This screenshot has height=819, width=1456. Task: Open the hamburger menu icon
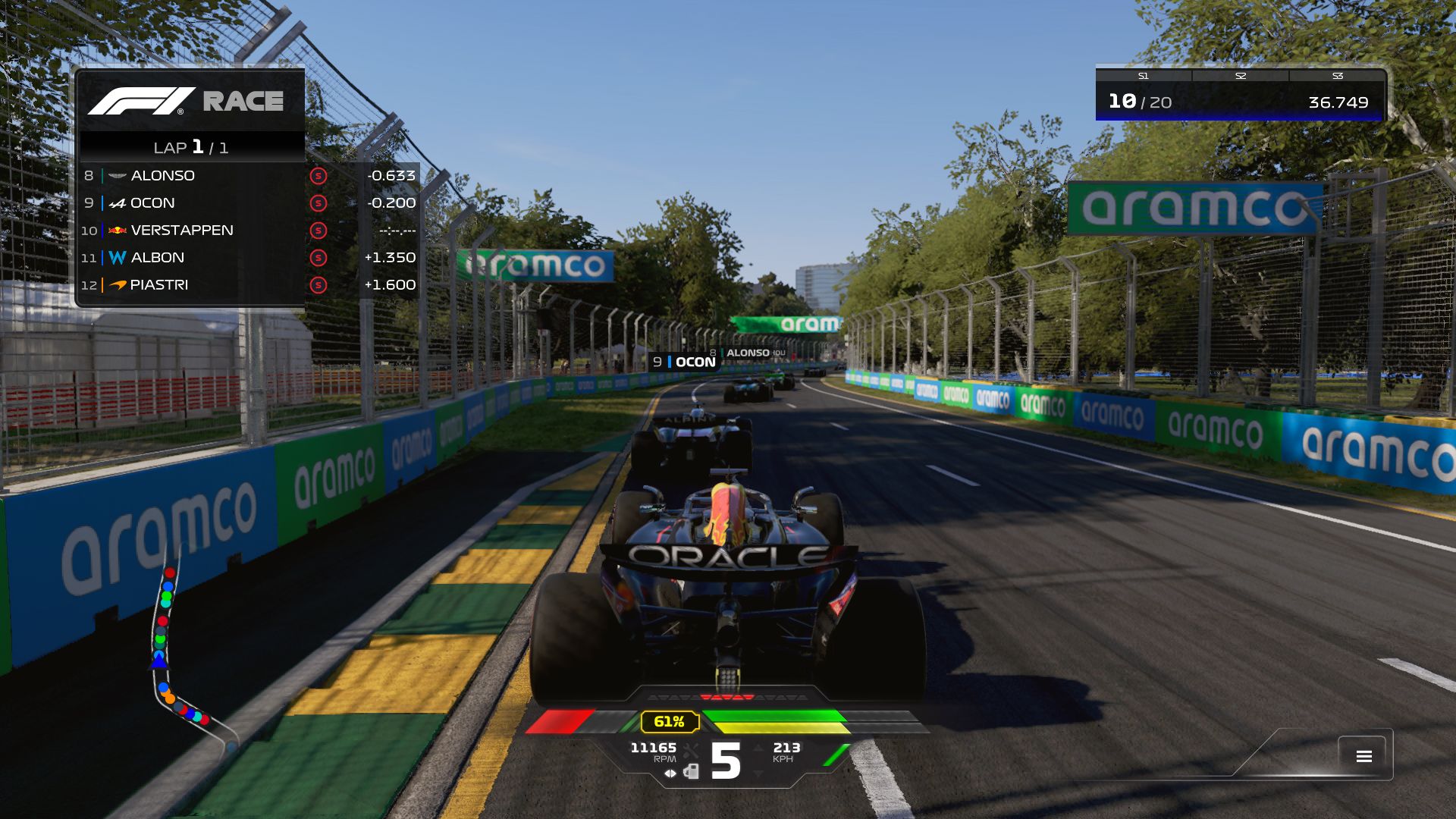(x=1363, y=756)
